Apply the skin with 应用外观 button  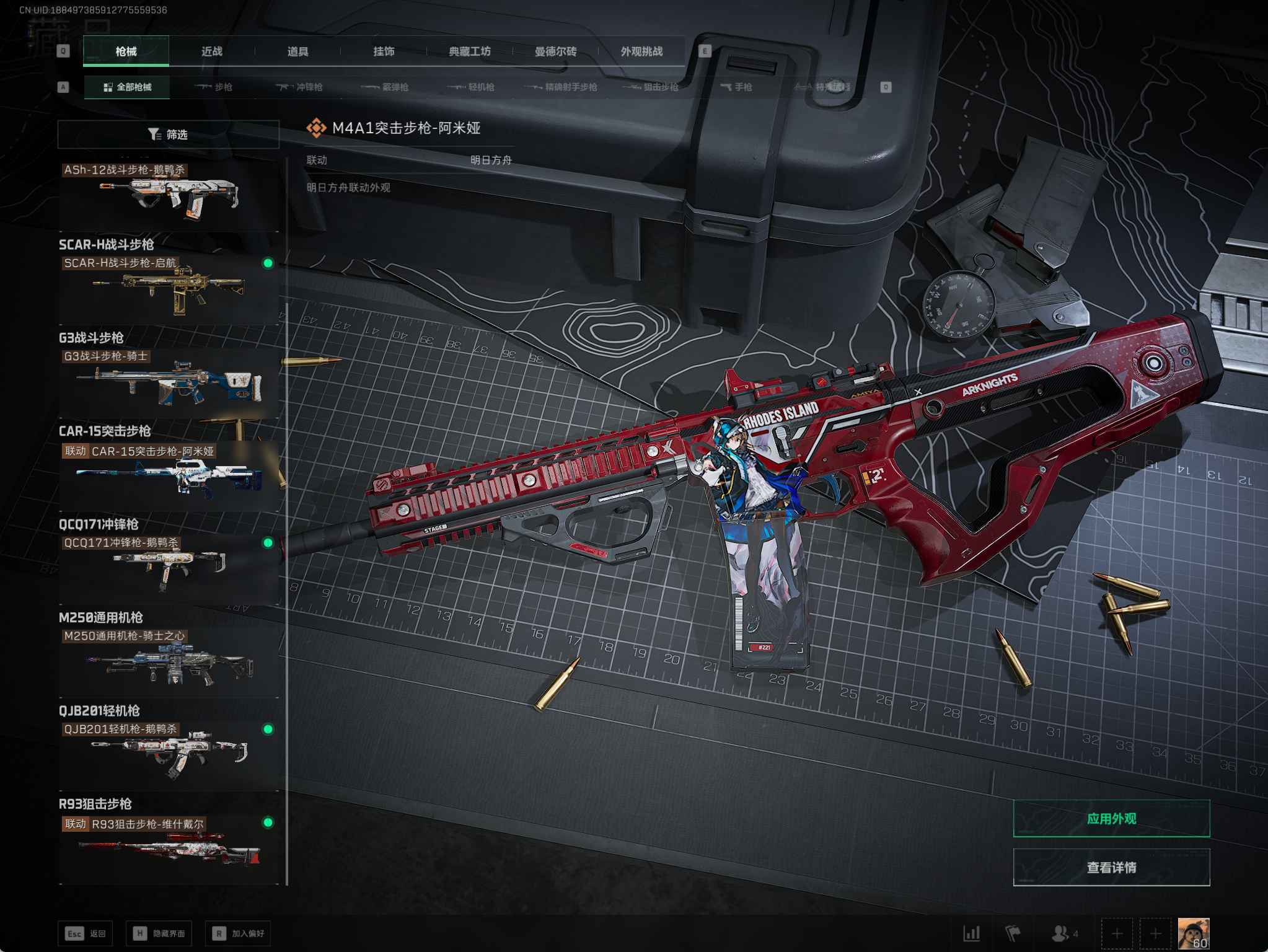click(1111, 818)
